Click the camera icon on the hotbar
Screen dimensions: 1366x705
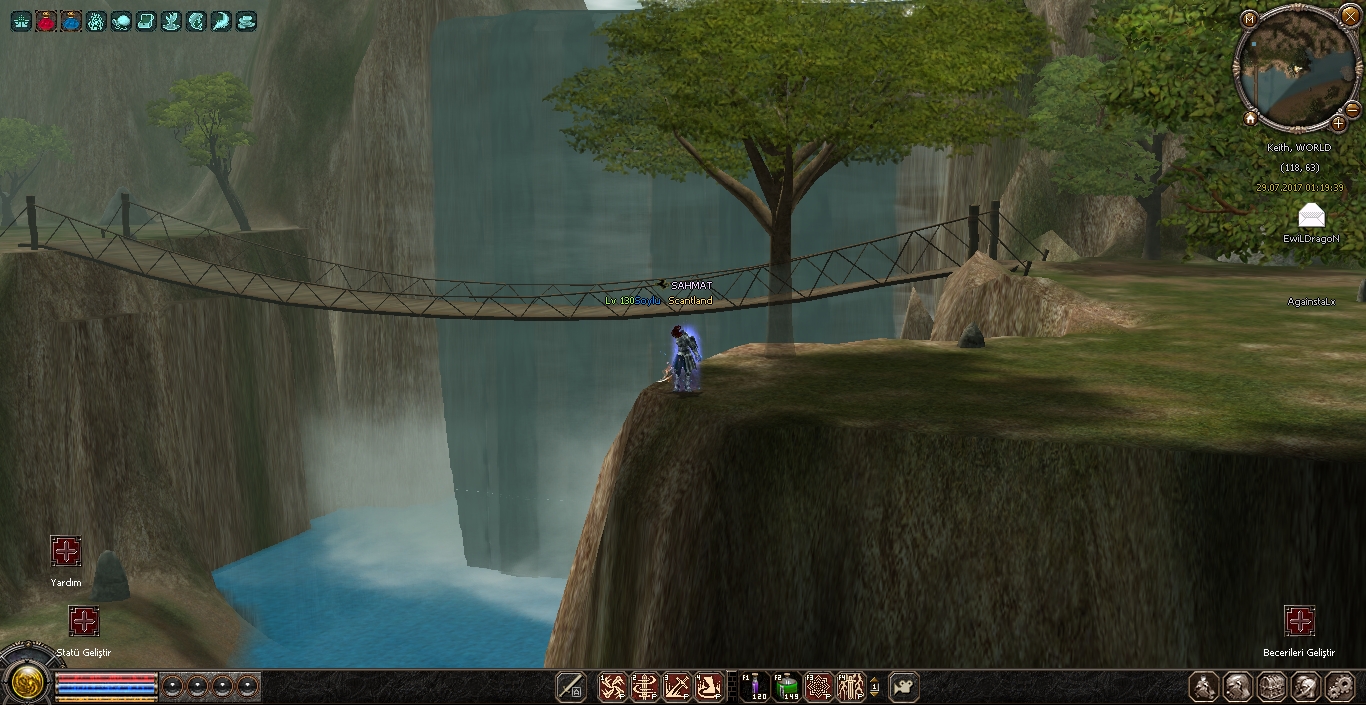coord(904,687)
